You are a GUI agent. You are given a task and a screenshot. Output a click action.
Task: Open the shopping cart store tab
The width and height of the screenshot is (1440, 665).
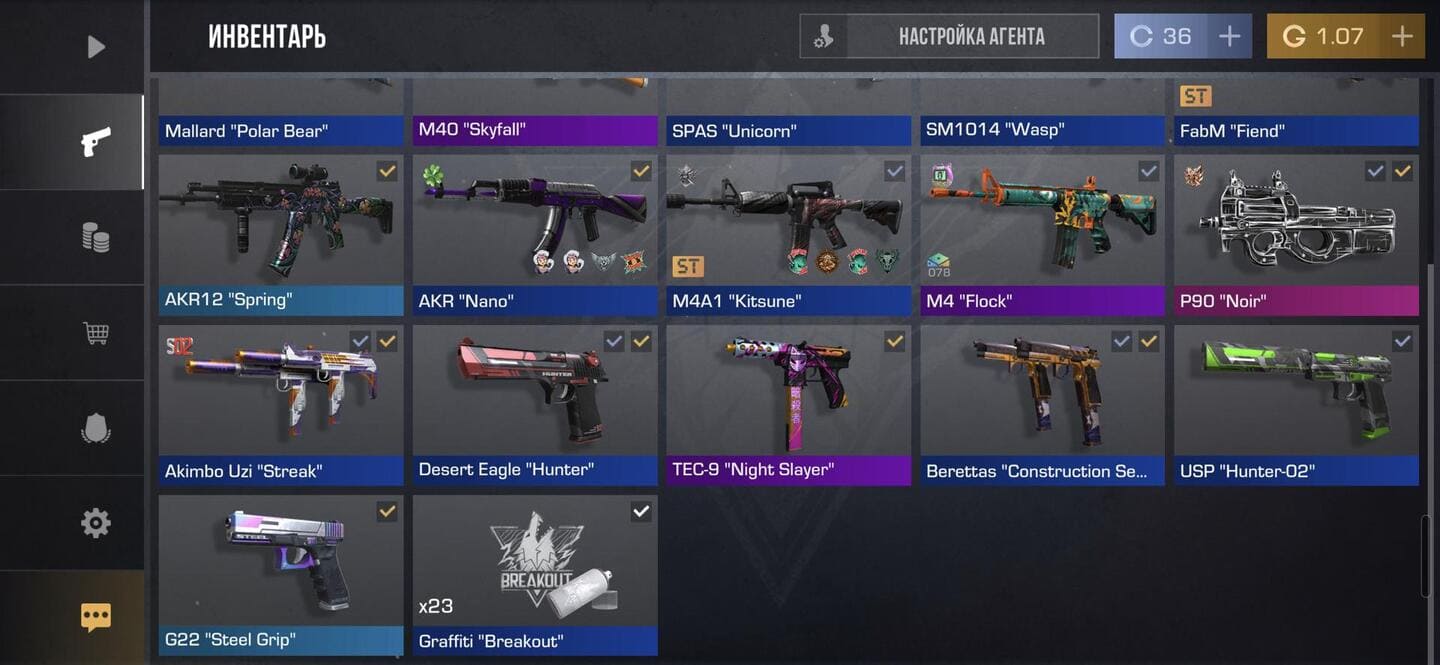click(x=96, y=333)
